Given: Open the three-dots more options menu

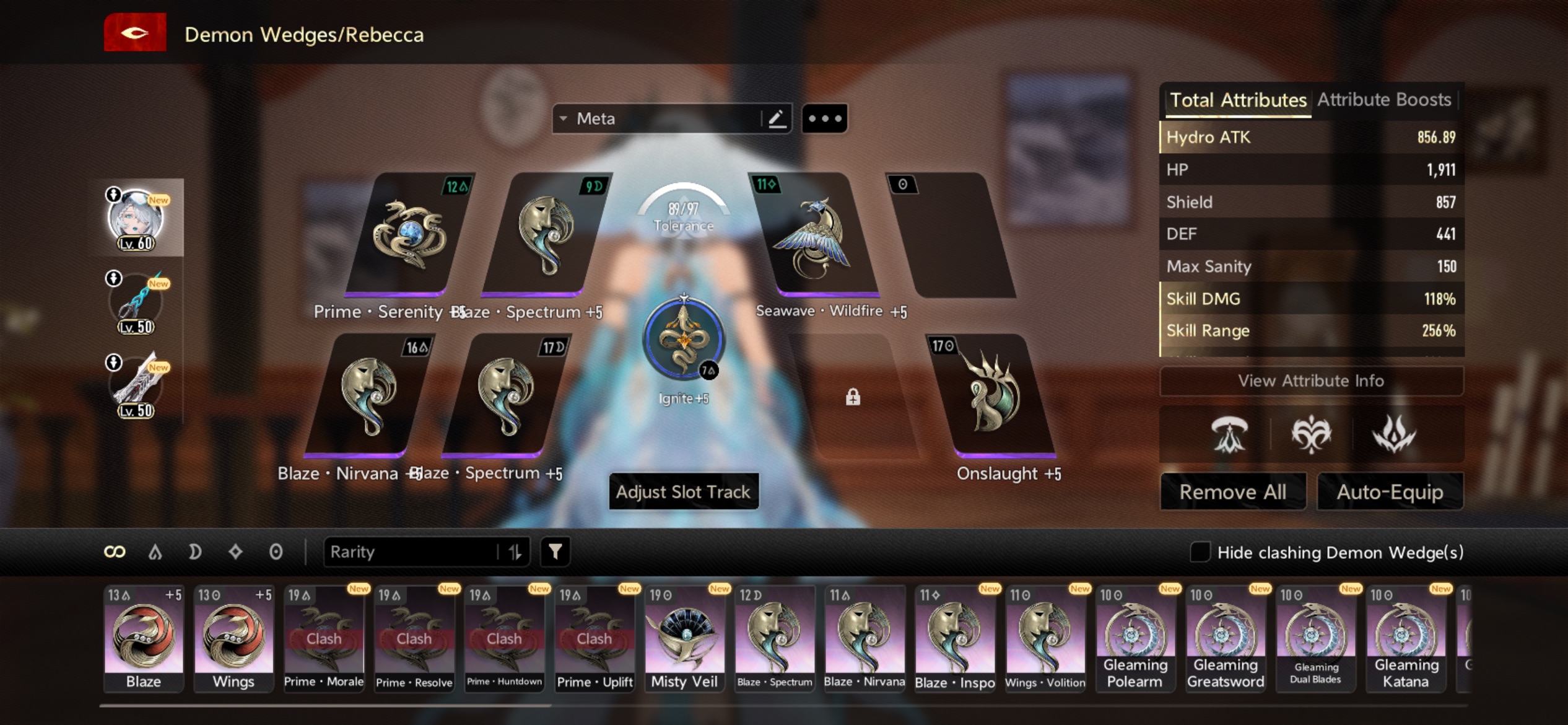Looking at the screenshot, I should (825, 118).
